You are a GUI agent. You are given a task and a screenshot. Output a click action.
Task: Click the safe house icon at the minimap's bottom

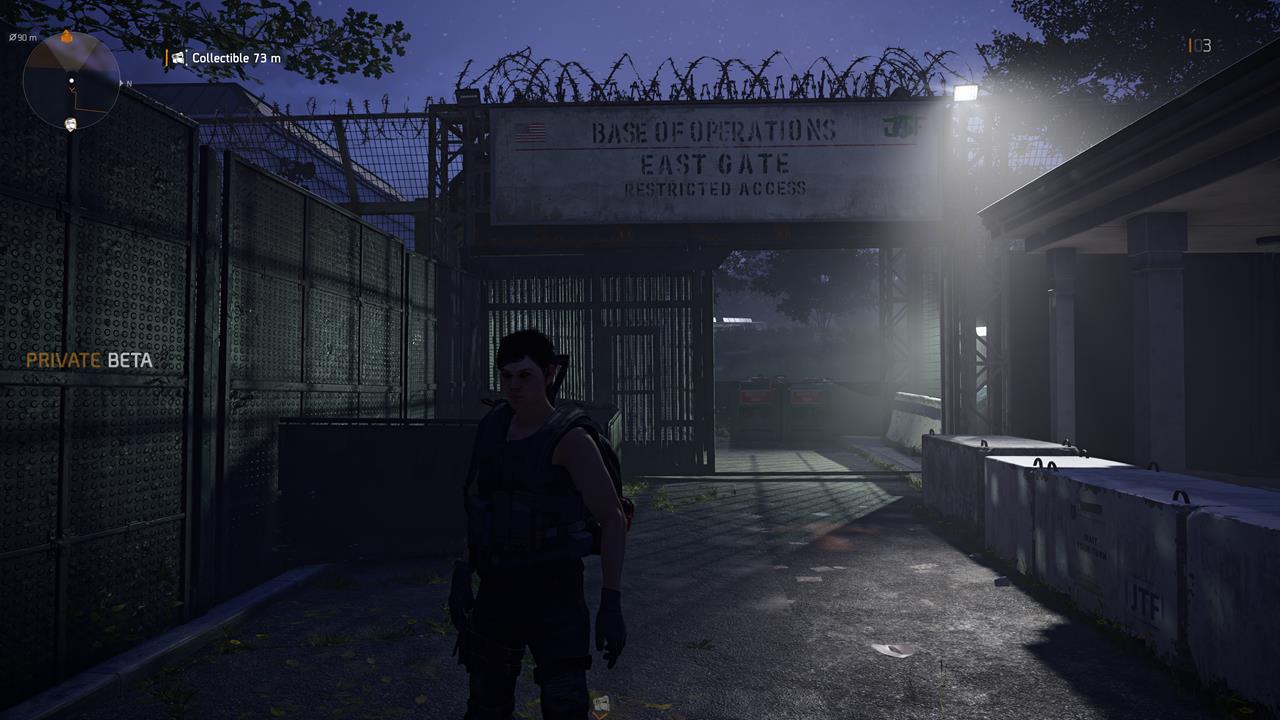(x=71, y=123)
